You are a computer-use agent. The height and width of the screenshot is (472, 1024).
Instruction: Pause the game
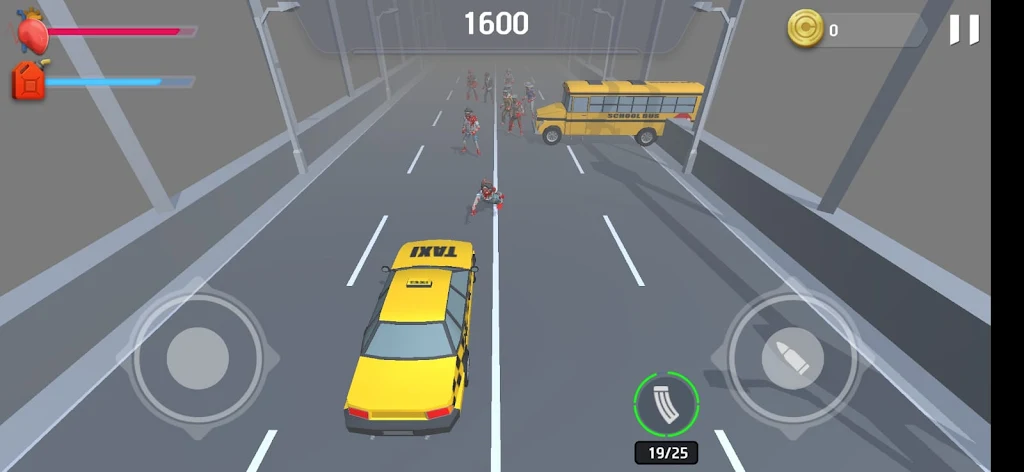[x=964, y=30]
